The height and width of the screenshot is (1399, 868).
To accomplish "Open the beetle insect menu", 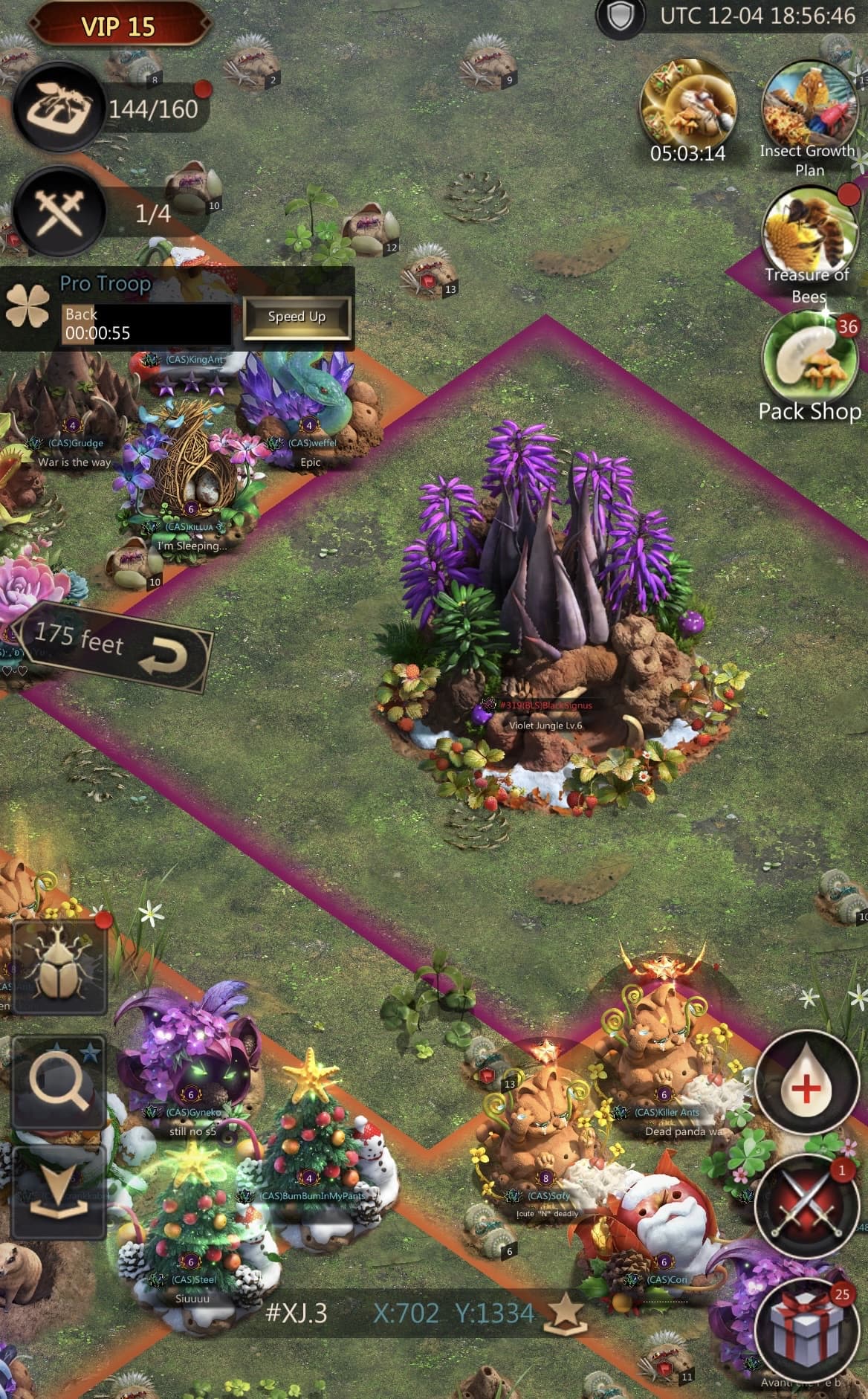I will [x=58, y=966].
